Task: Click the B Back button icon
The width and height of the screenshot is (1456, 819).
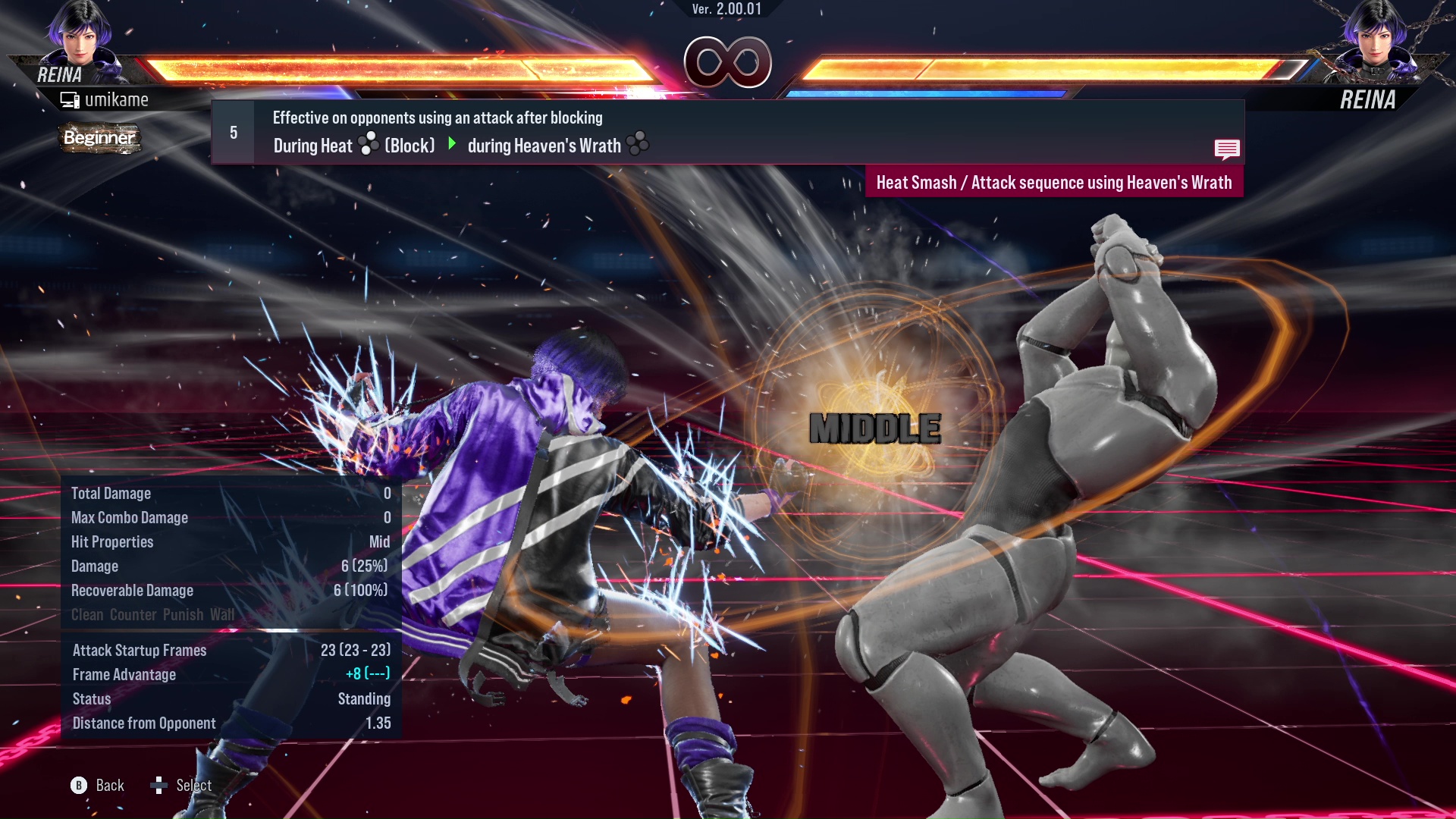Action: point(80,785)
